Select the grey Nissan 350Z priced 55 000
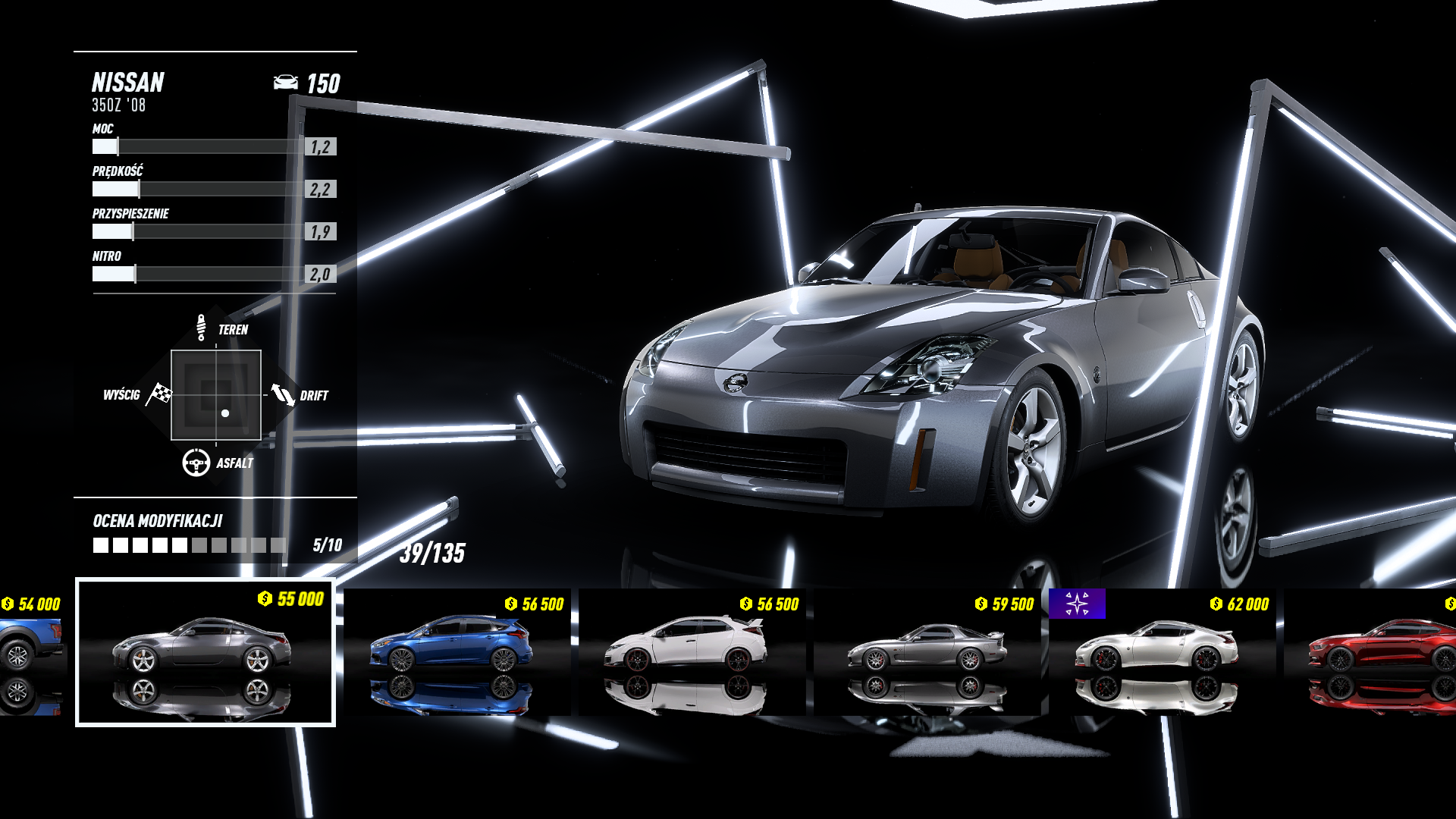Screen dimensions: 1456x819 point(205,652)
